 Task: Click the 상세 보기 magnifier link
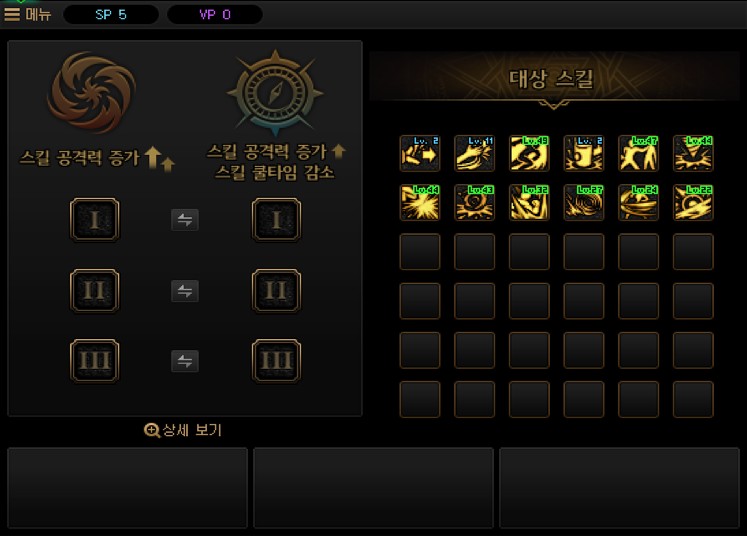coord(183,430)
